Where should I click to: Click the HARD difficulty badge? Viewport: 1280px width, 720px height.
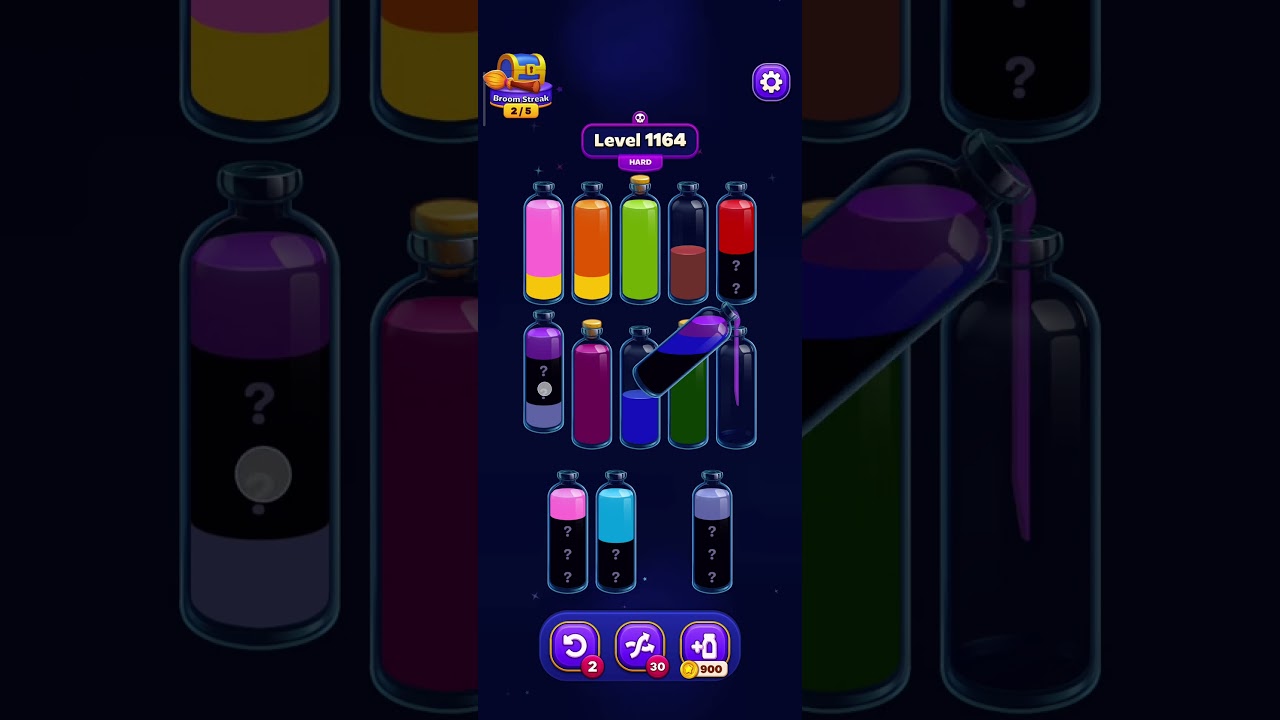(x=640, y=162)
